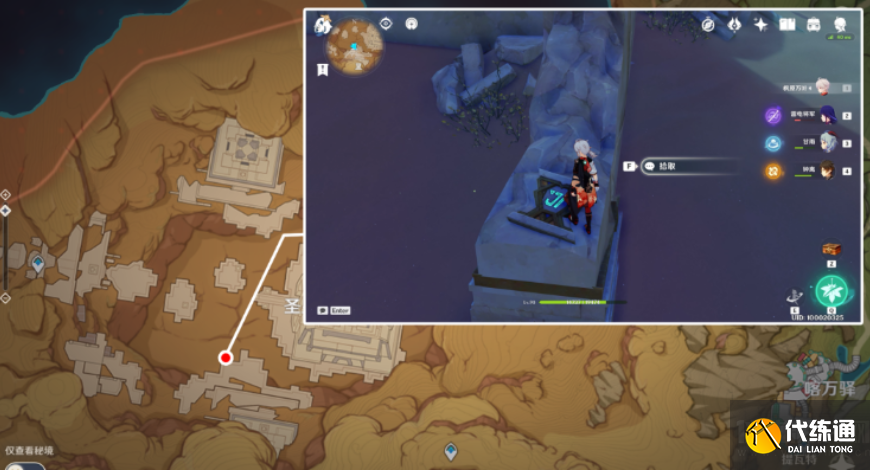Toggle the 仅查看秘境 domain filter
Screen dimensions: 870x470
[x=30, y=452]
